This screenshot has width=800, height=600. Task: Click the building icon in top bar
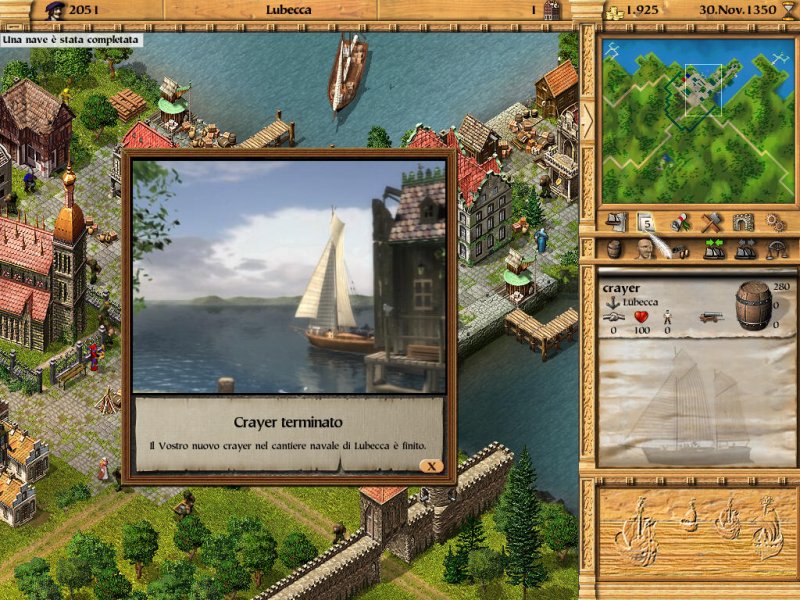pyautogui.click(x=553, y=10)
